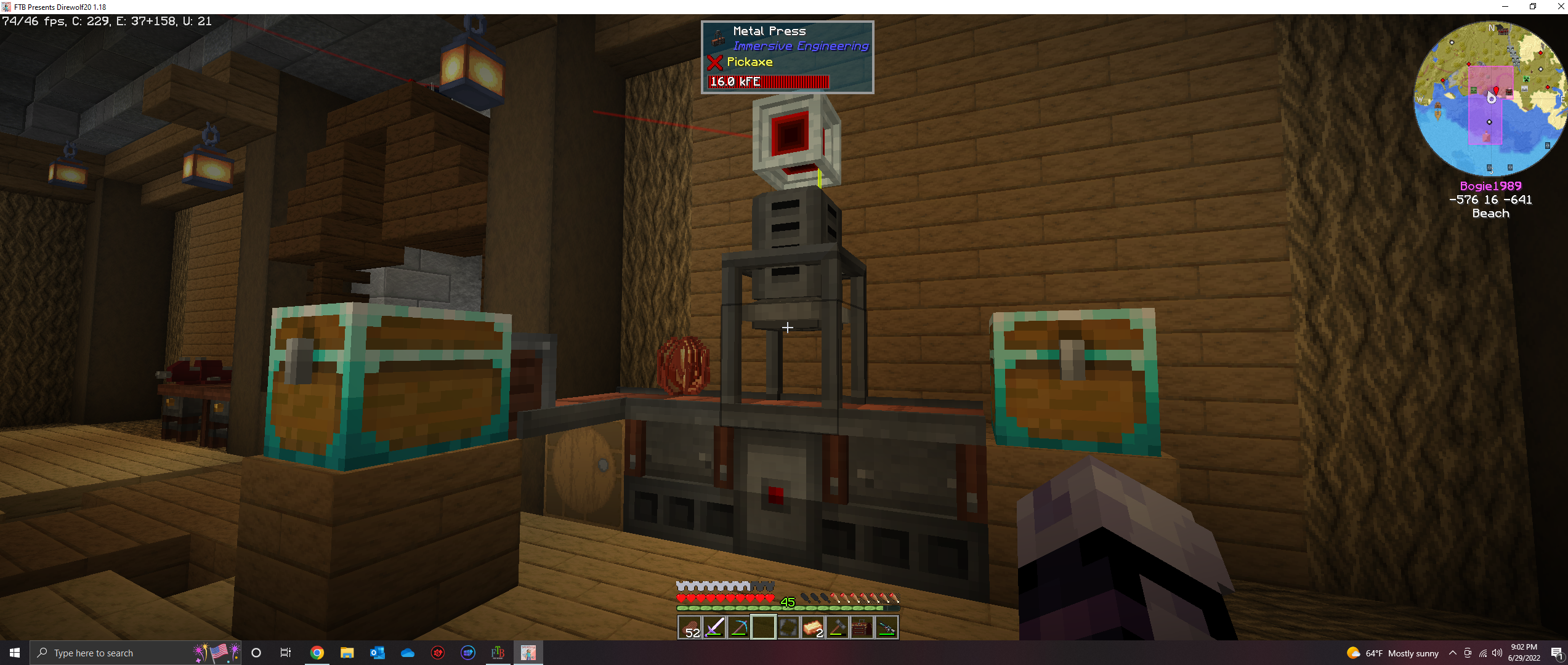This screenshot has width=1568, height=665.
Task: Open Task View from the taskbar
Action: click(285, 652)
